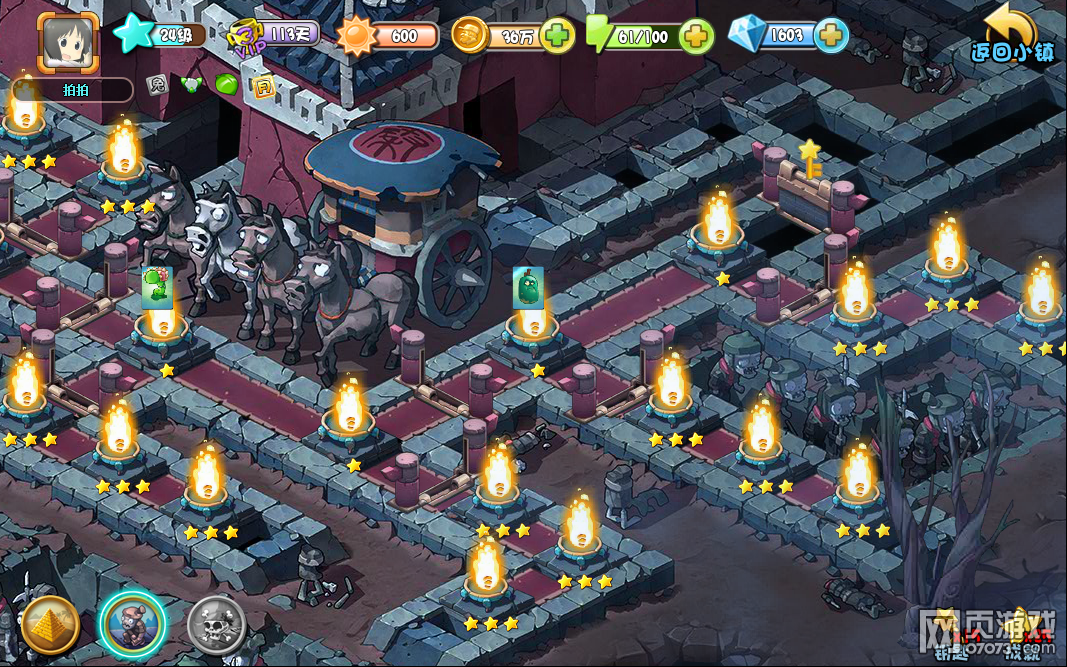Select the grey pirate skull world button

coord(216,624)
